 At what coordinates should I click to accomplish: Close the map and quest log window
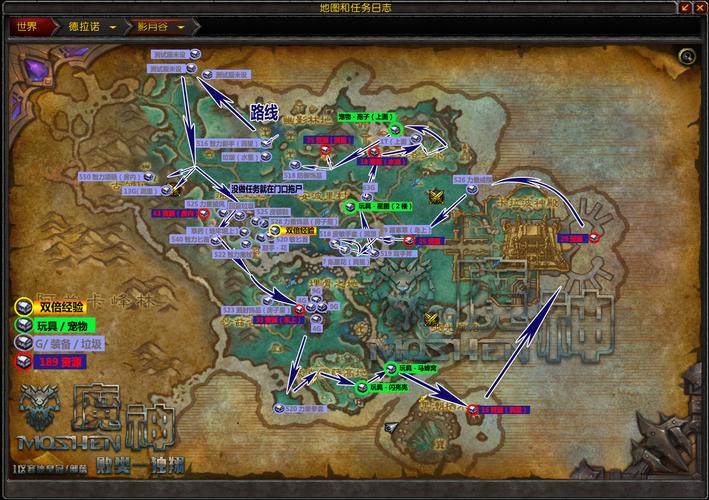(x=698, y=8)
